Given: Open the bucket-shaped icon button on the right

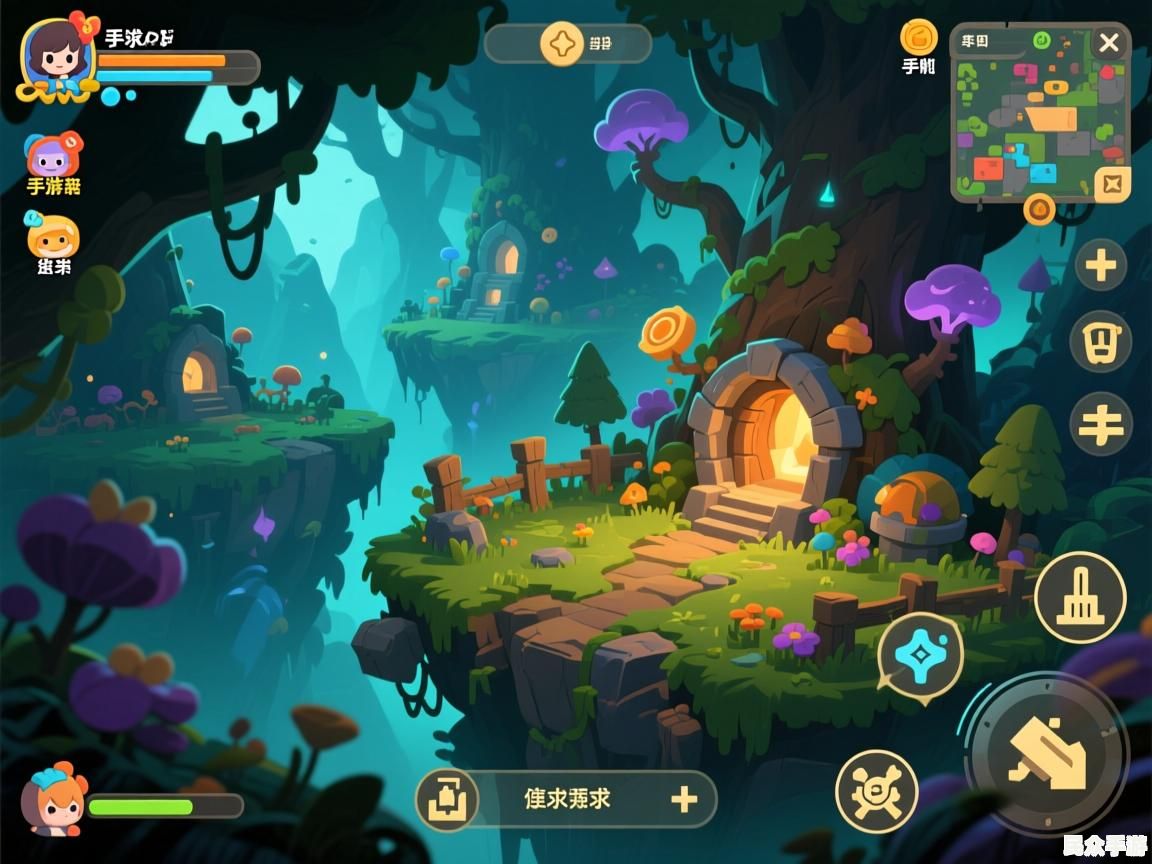Looking at the screenshot, I should coord(1101,342).
